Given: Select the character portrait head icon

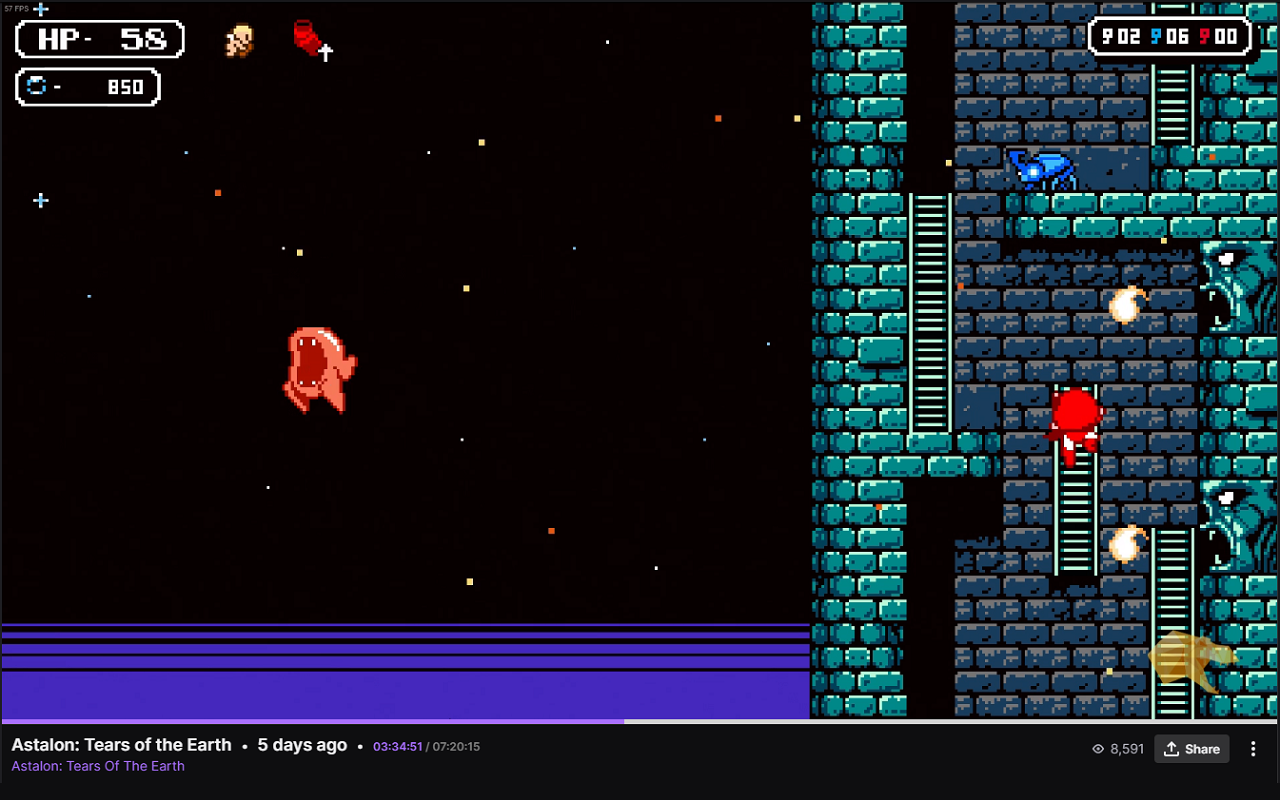Looking at the screenshot, I should pos(239,41).
